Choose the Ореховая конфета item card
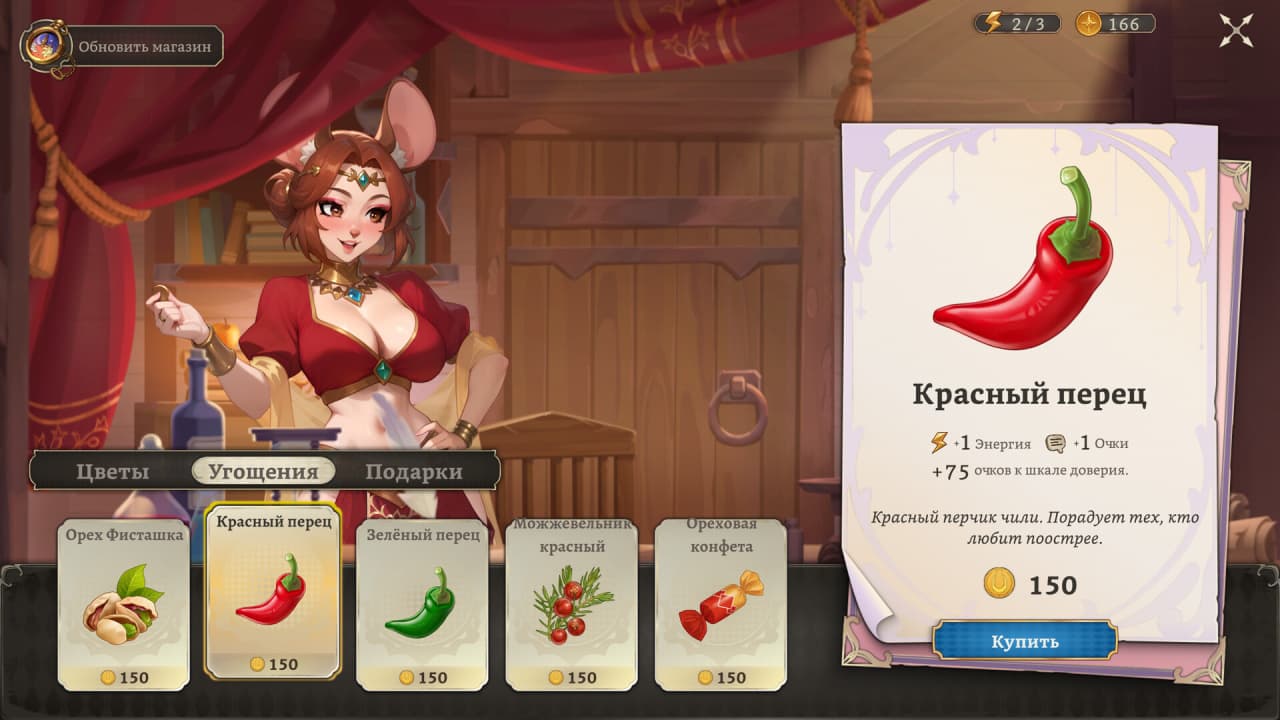The height and width of the screenshot is (720, 1280). tap(721, 604)
